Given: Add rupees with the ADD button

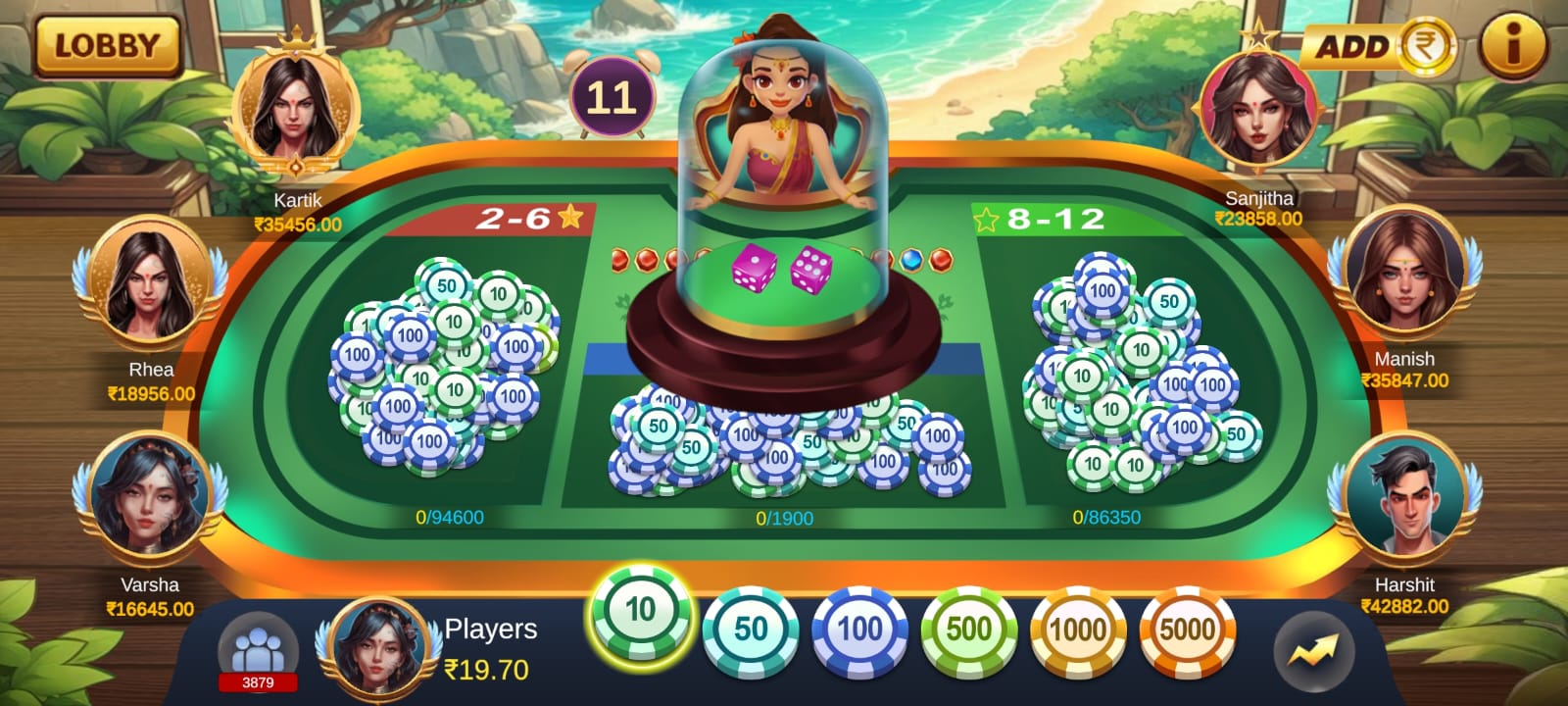Looking at the screenshot, I should coord(1377,46).
